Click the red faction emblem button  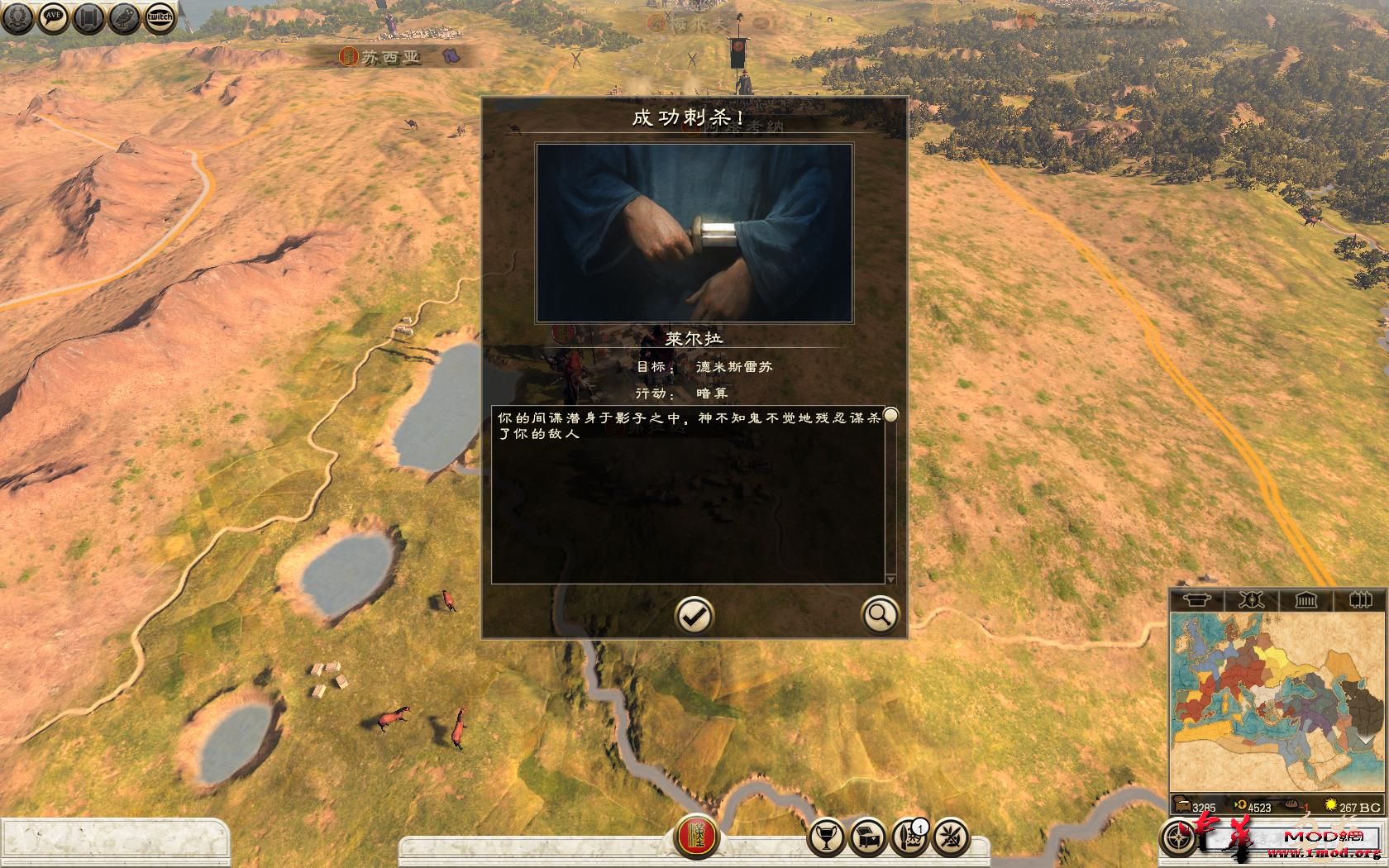click(697, 838)
